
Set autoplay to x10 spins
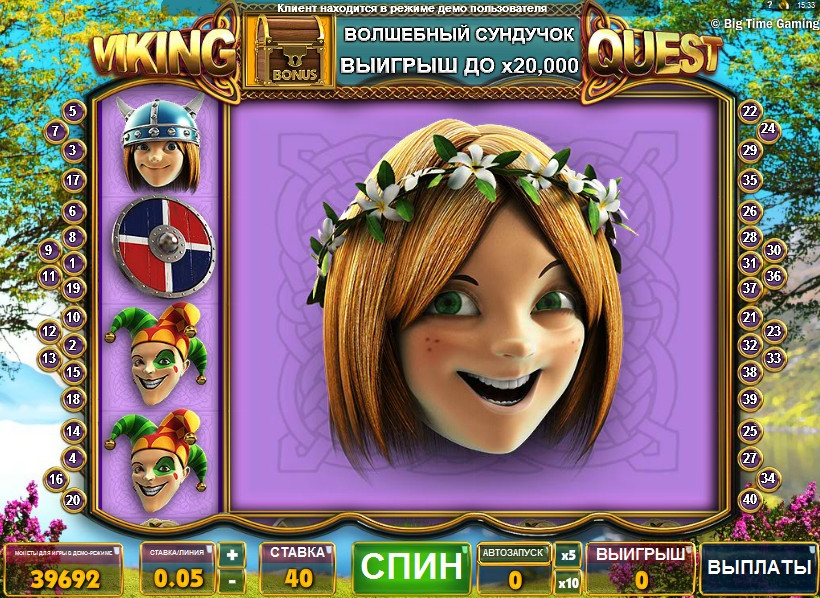tap(568, 581)
